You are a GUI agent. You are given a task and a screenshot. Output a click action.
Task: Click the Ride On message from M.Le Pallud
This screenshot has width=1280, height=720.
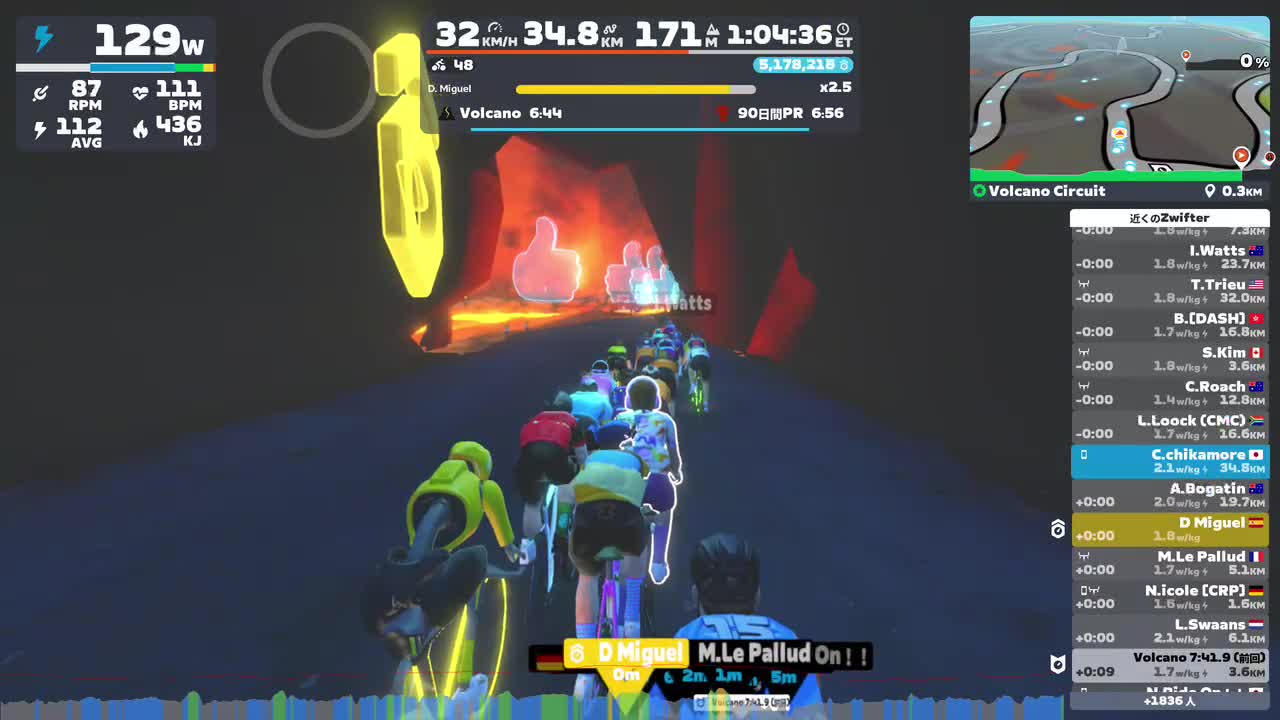click(783, 654)
